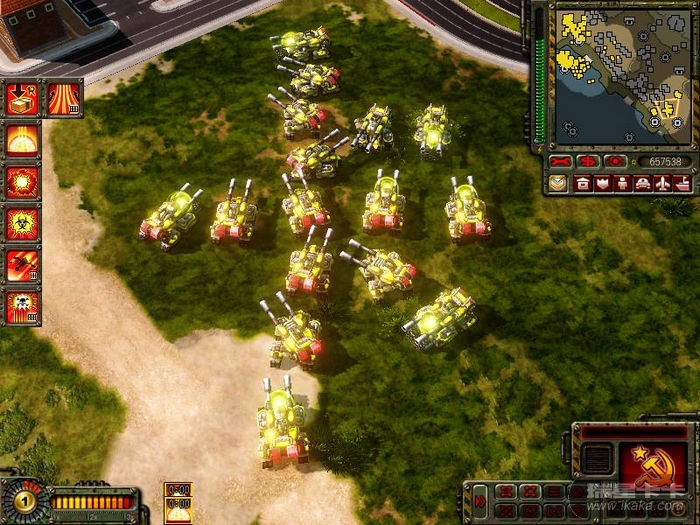Image resolution: width=700 pixels, height=525 pixels.
Task: Launch the glowing dome blast power
Action: 22,140
